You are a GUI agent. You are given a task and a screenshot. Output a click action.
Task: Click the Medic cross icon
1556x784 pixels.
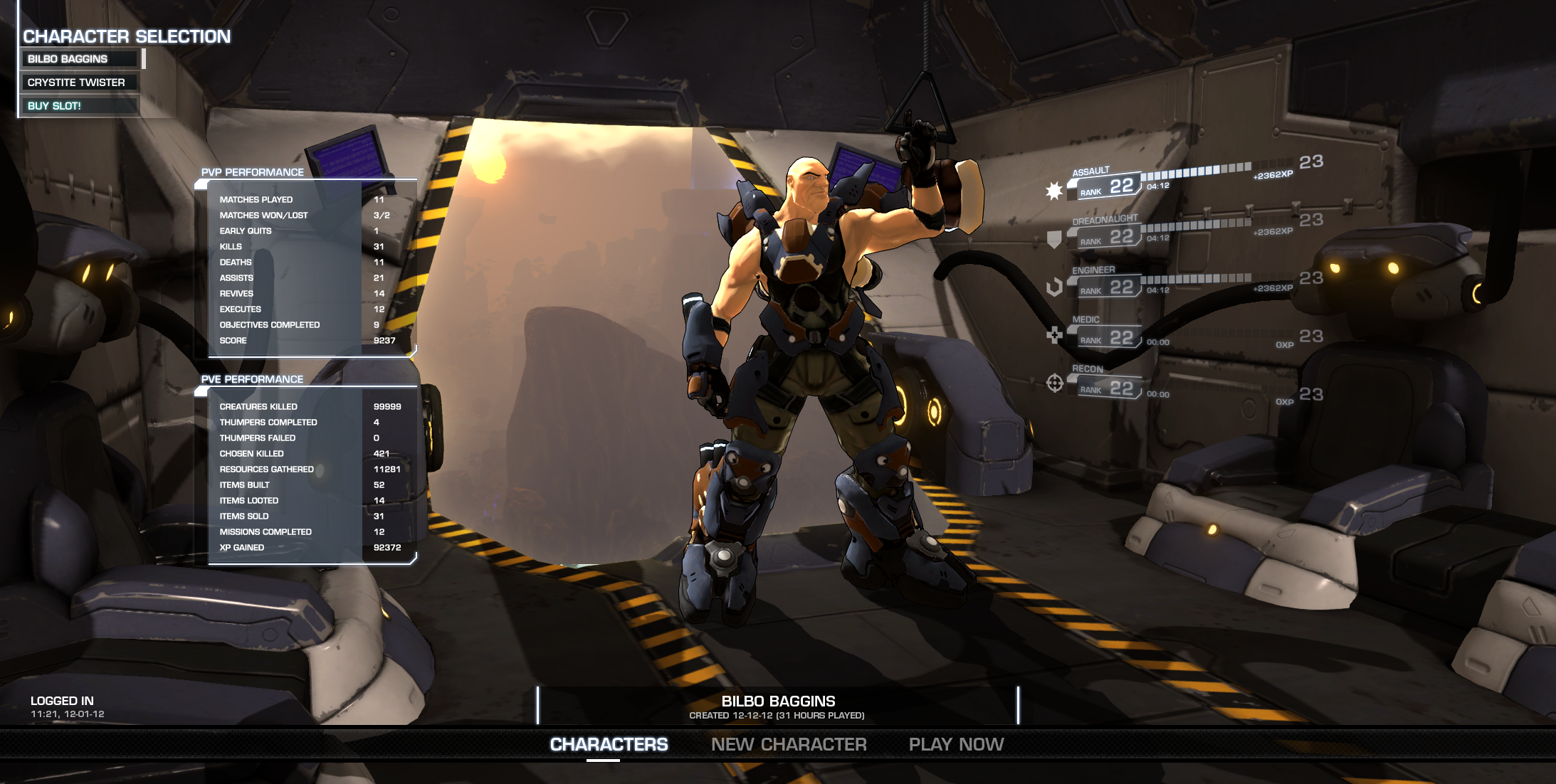[1054, 334]
